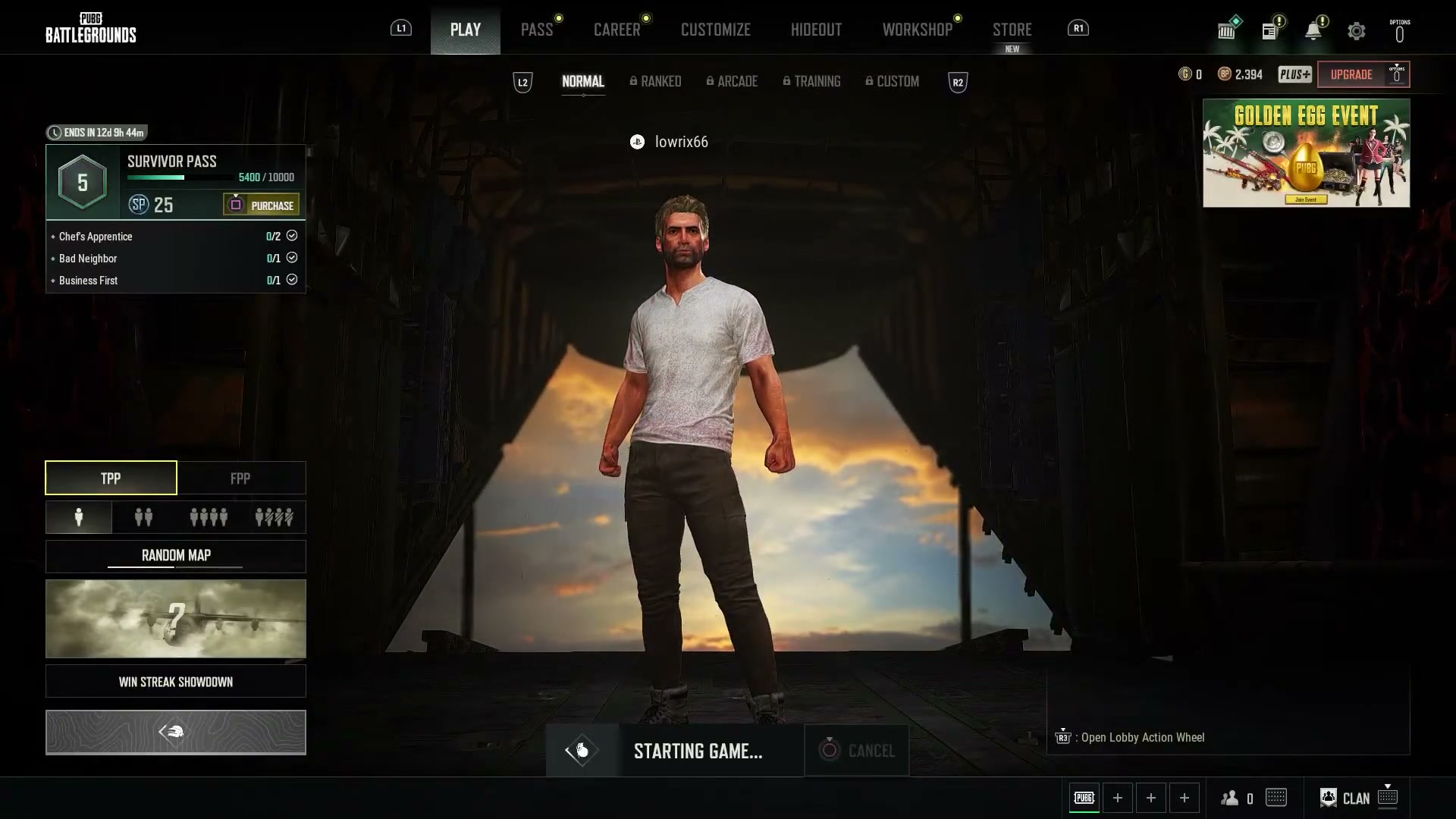
Task: Select Solo mode
Action: (79, 517)
